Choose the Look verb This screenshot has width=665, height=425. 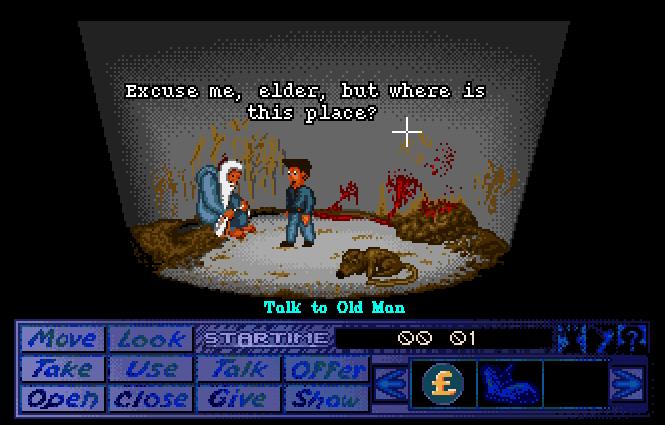point(150,339)
